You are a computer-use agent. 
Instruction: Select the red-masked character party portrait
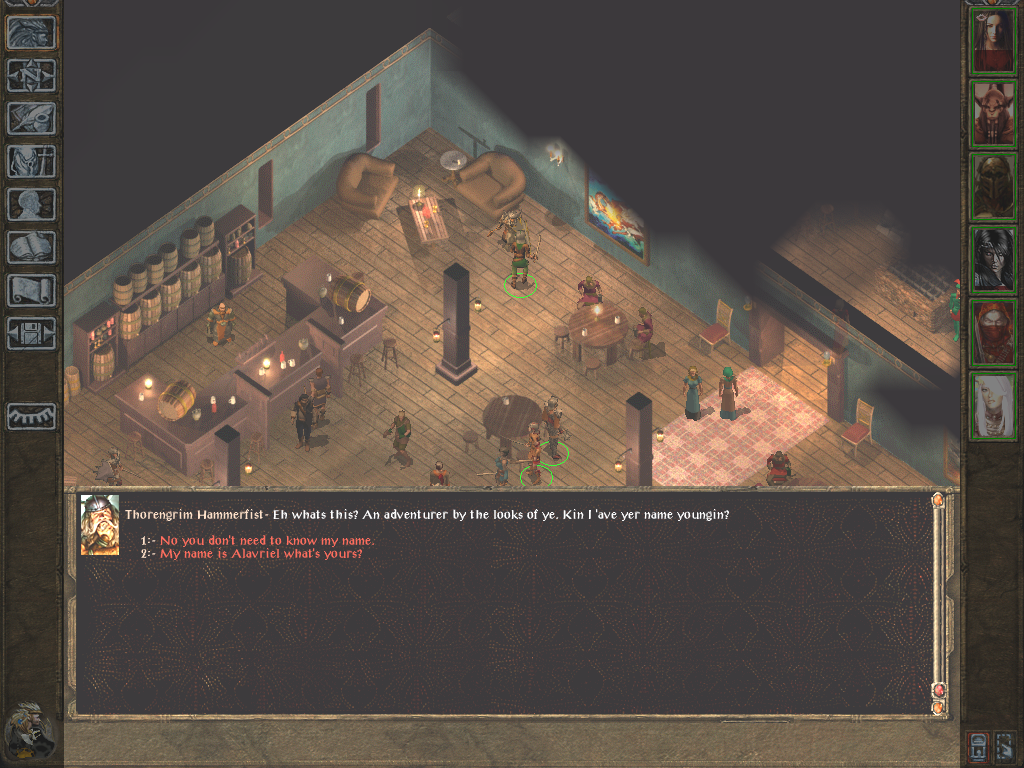pos(993,333)
